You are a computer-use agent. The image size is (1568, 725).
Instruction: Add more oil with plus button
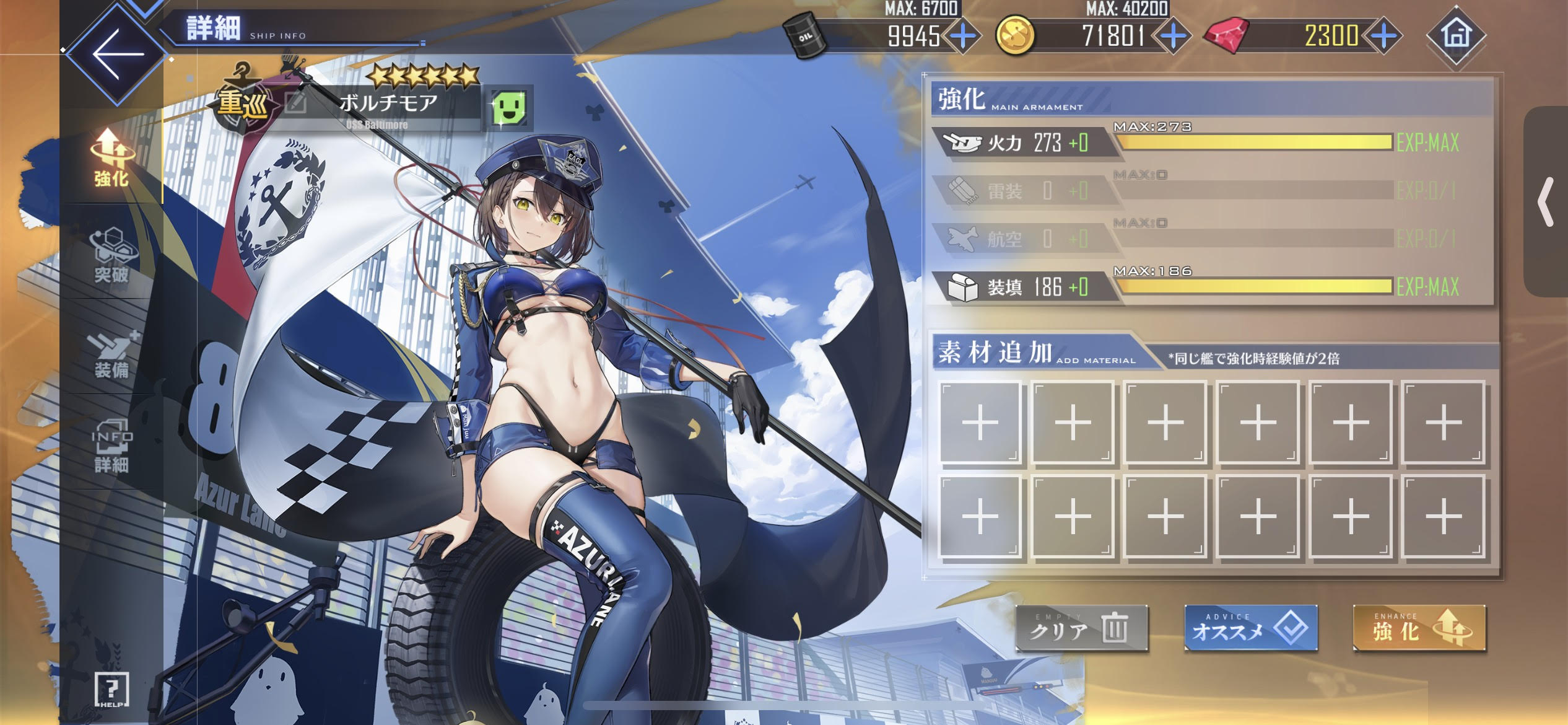(962, 36)
